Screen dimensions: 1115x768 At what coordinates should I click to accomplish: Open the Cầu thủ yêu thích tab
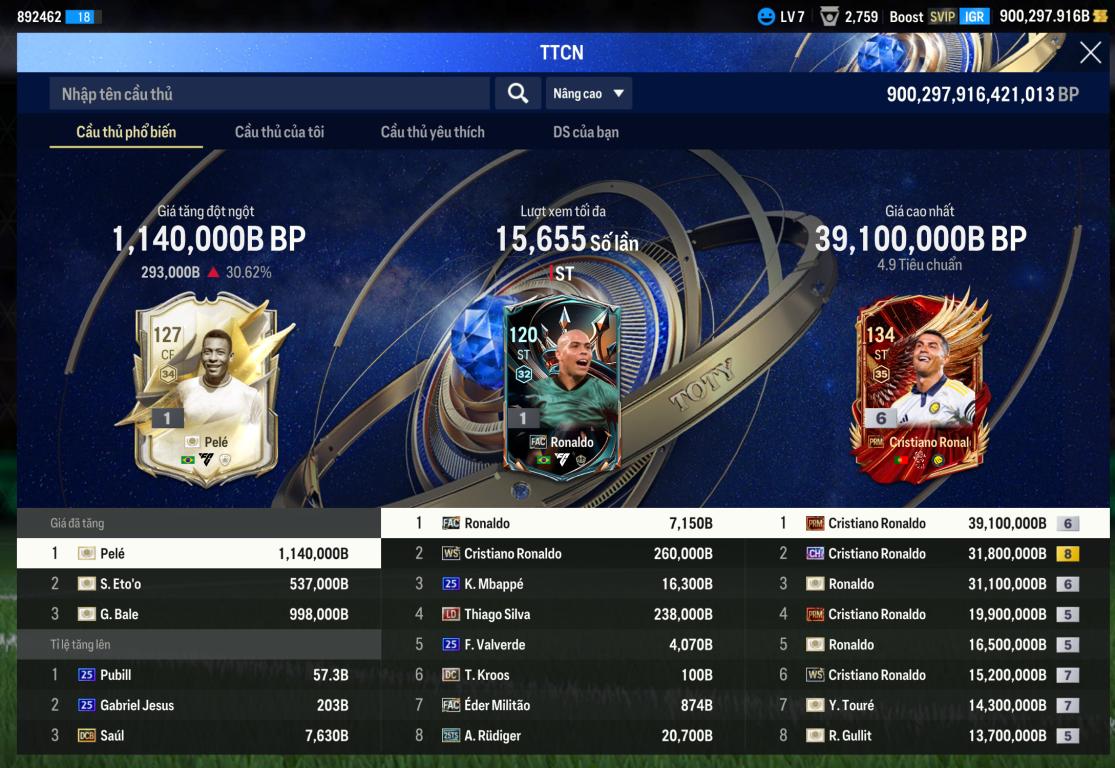tap(432, 132)
